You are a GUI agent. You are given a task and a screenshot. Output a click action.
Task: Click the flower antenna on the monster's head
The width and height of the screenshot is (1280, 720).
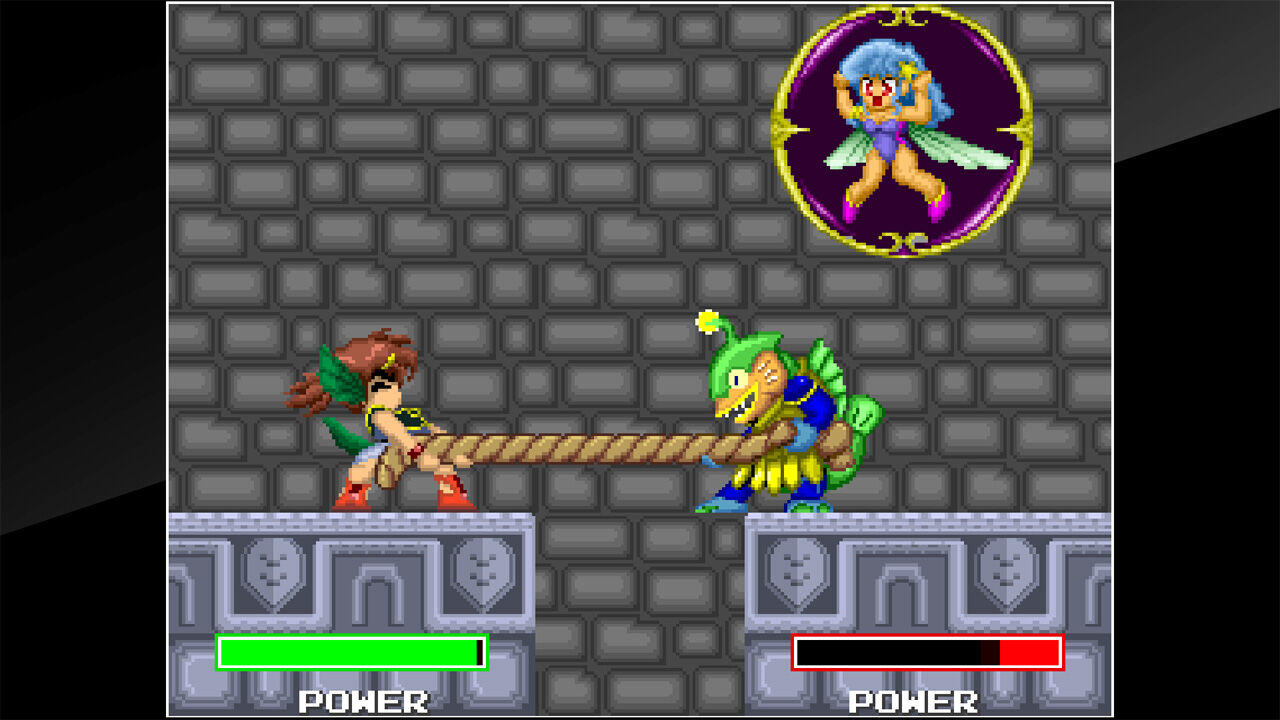pyautogui.click(x=706, y=322)
